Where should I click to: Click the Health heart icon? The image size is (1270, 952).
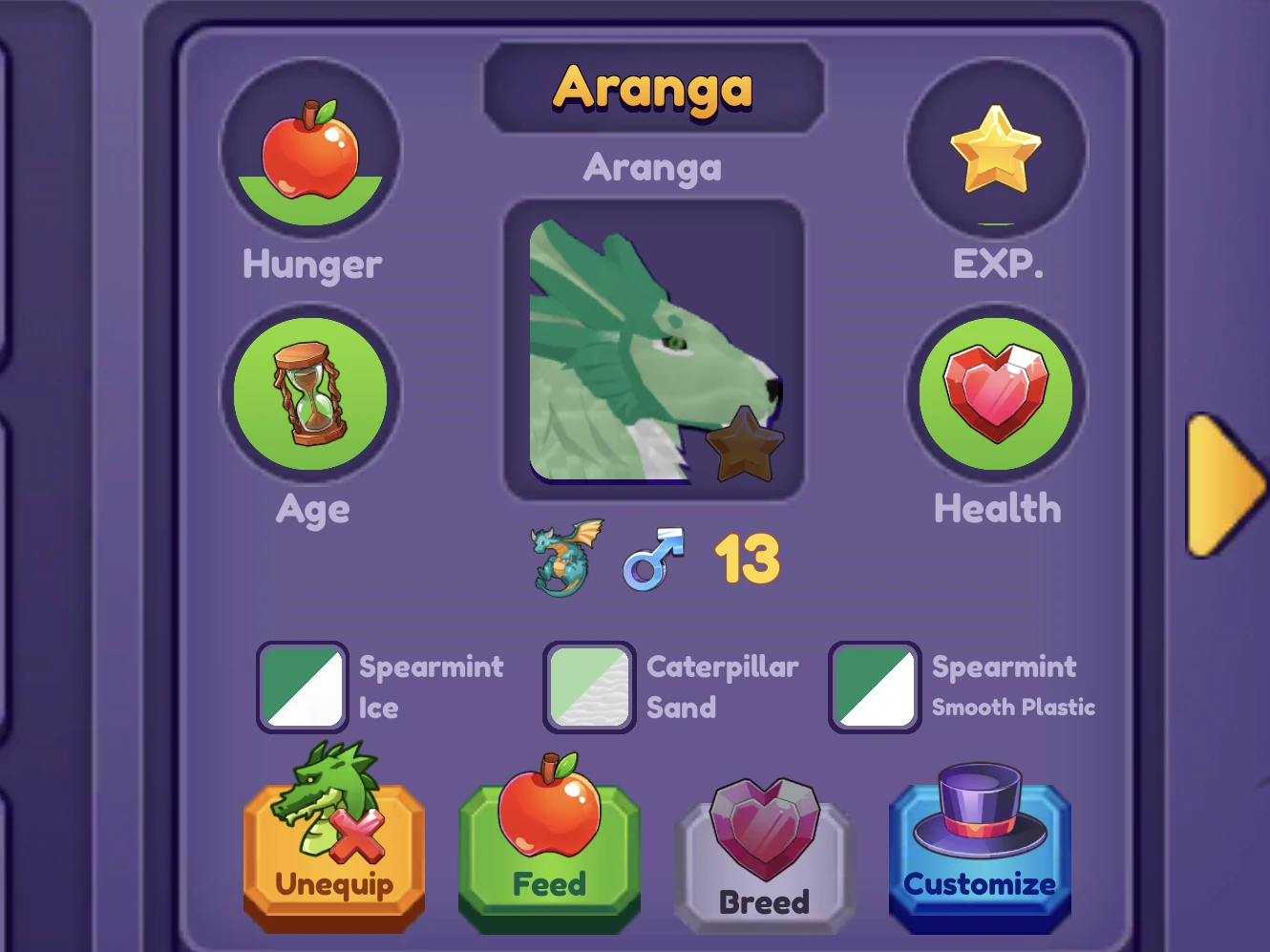pos(997,393)
